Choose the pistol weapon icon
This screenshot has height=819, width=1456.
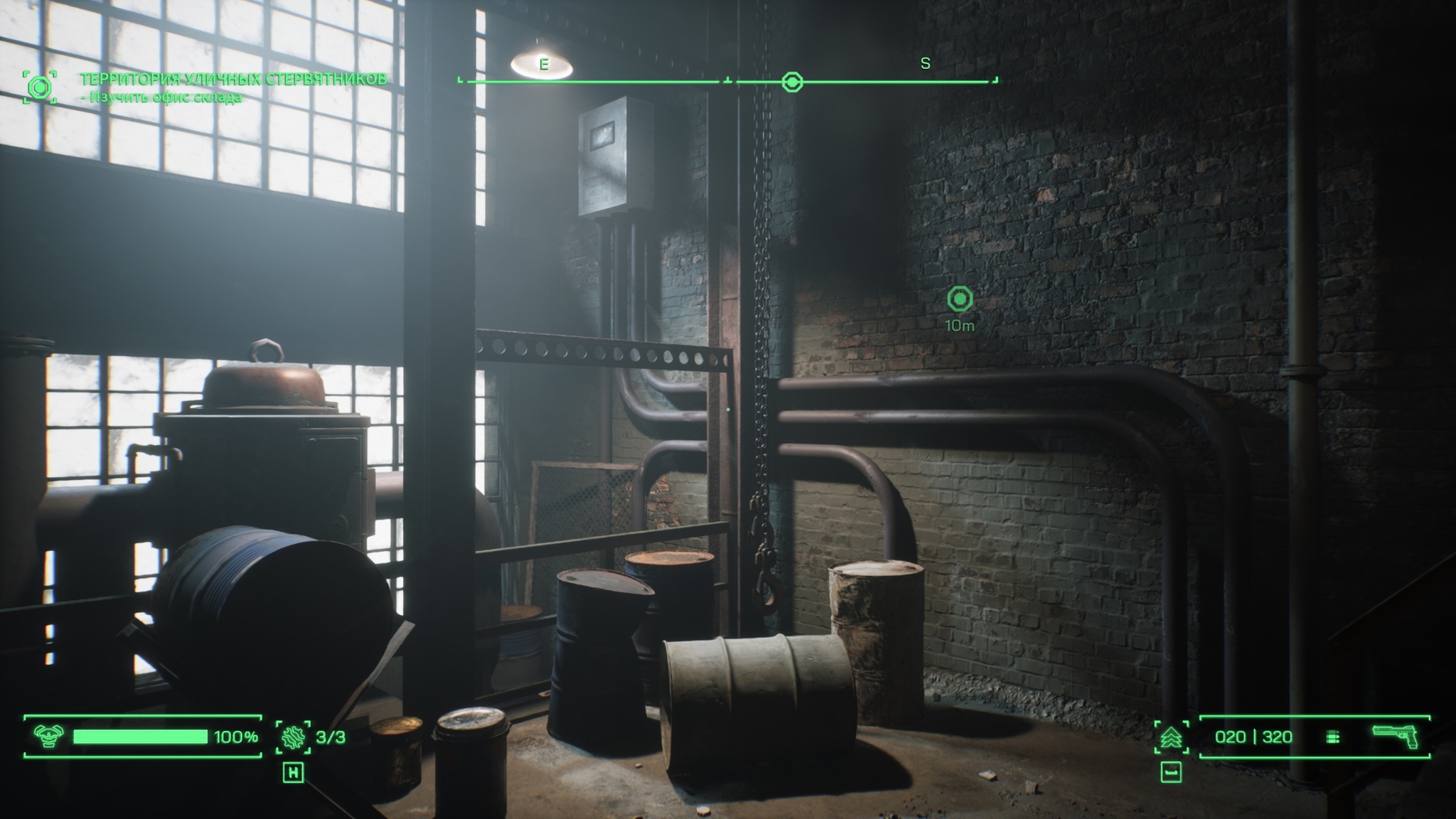pyautogui.click(x=1394, y=737)
